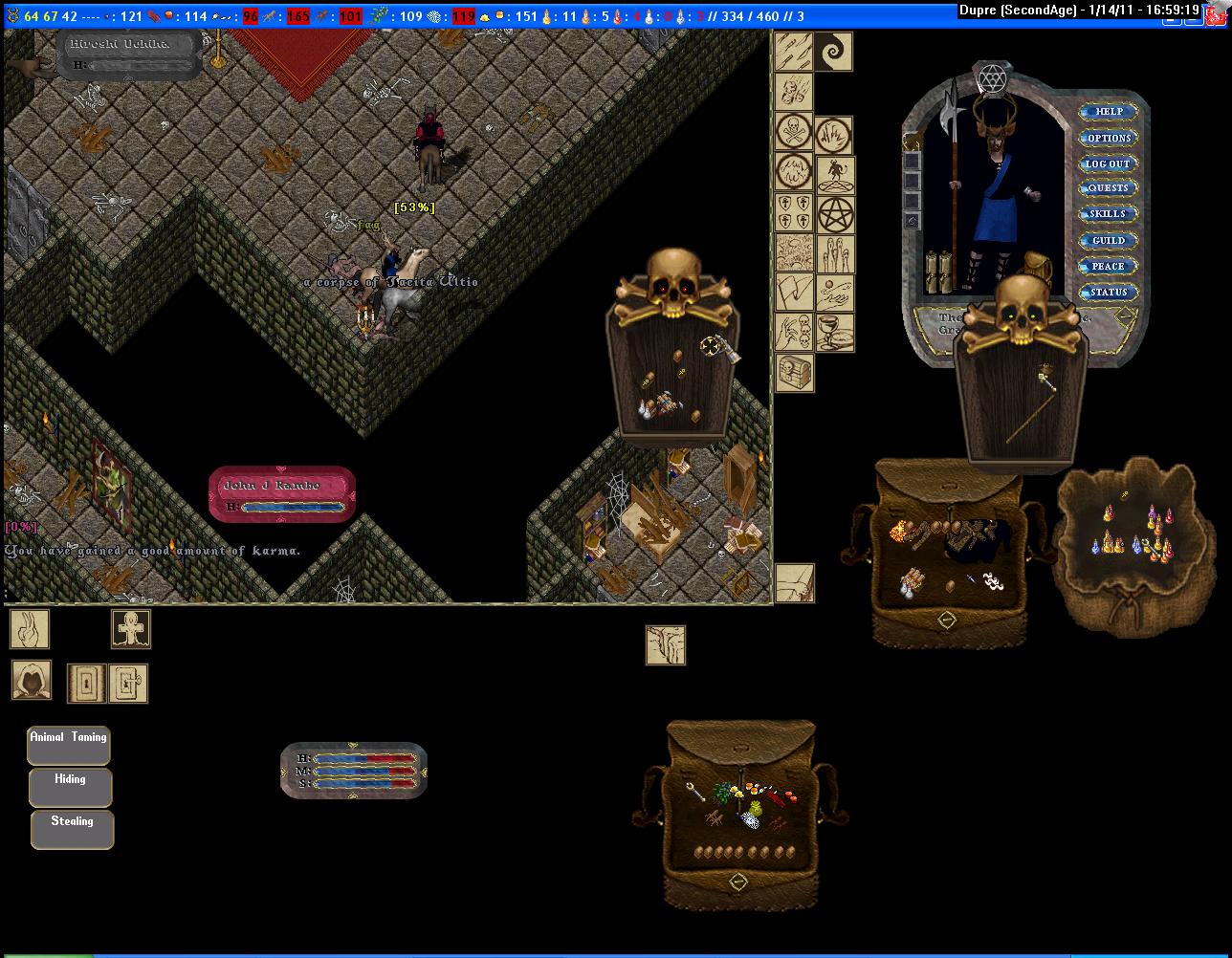The image size is (1232, 958).
Task: Cast the skull and crossbones circle spell
Action: point(794,131)
